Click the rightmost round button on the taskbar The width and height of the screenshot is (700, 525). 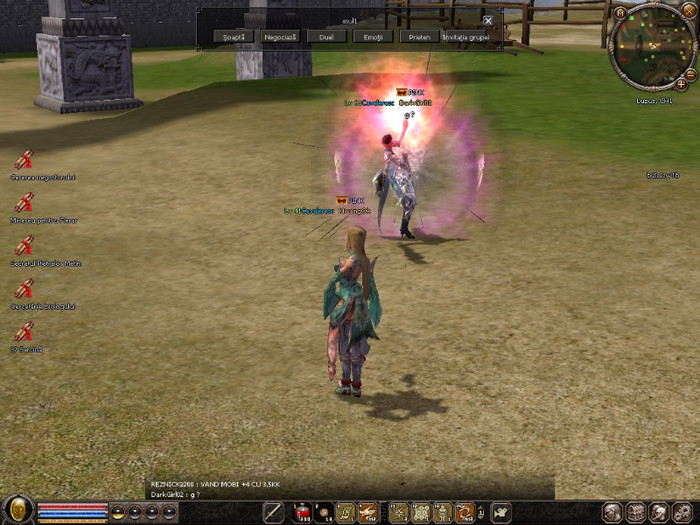tap(686, 512)
